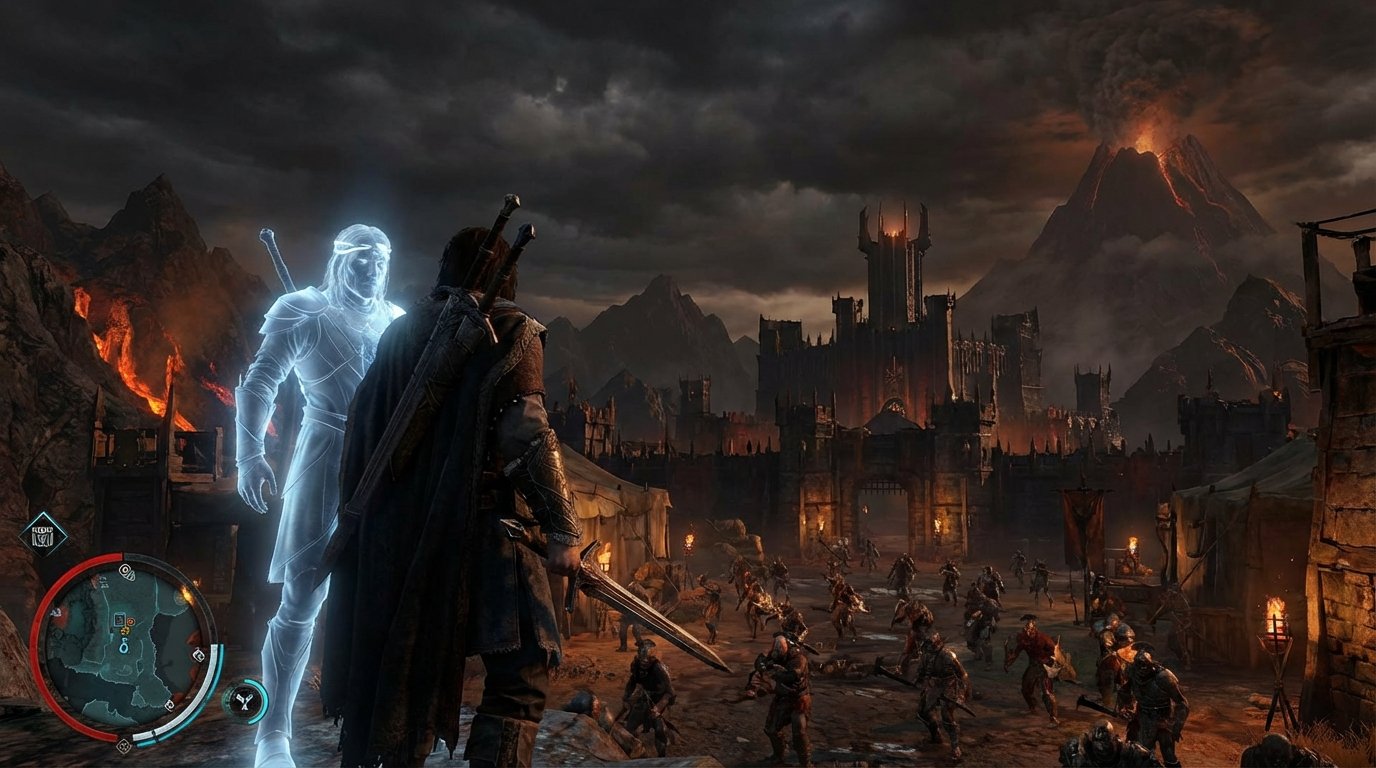Click the diamond marker at the minimap's bottom

coord(124,744)
